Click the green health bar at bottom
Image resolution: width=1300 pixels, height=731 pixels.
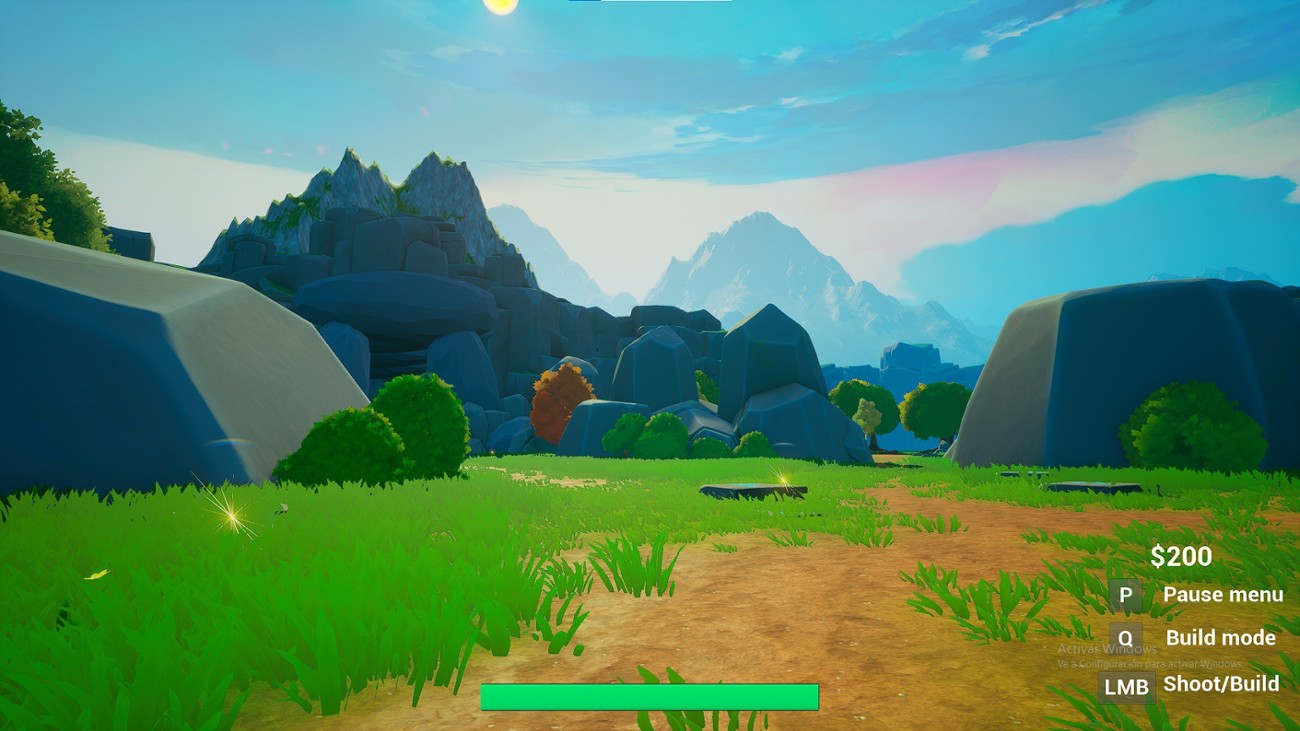click(651, 695)
